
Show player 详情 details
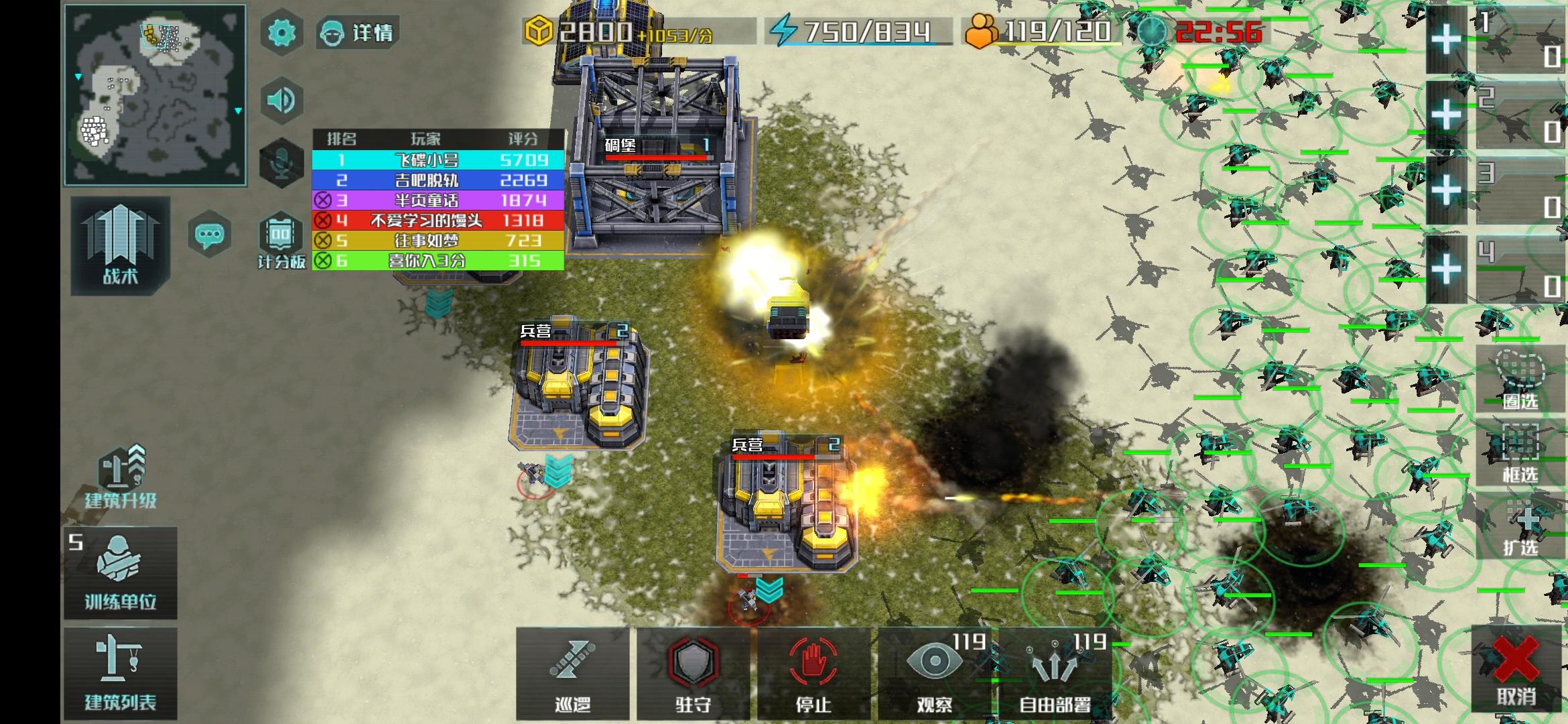pos(358,33)
